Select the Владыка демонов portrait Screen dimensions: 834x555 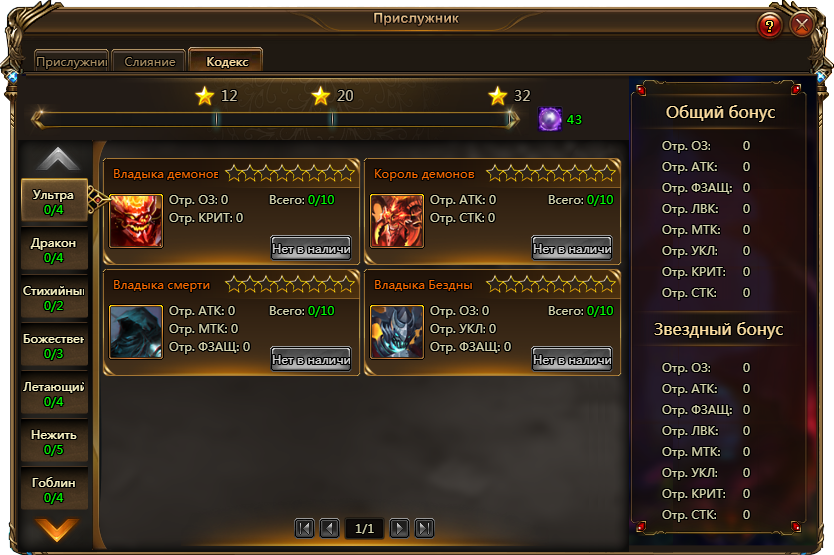point(136,221)
